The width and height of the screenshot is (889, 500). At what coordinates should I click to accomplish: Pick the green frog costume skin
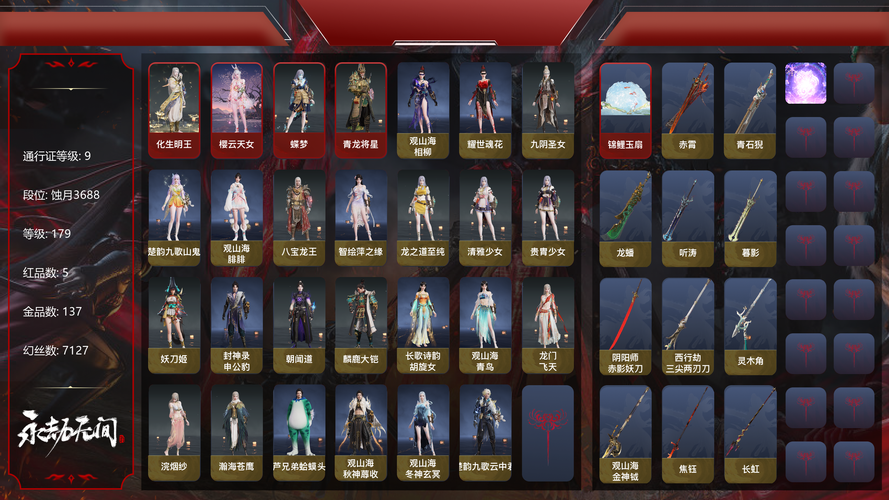(x=298, y=431)
